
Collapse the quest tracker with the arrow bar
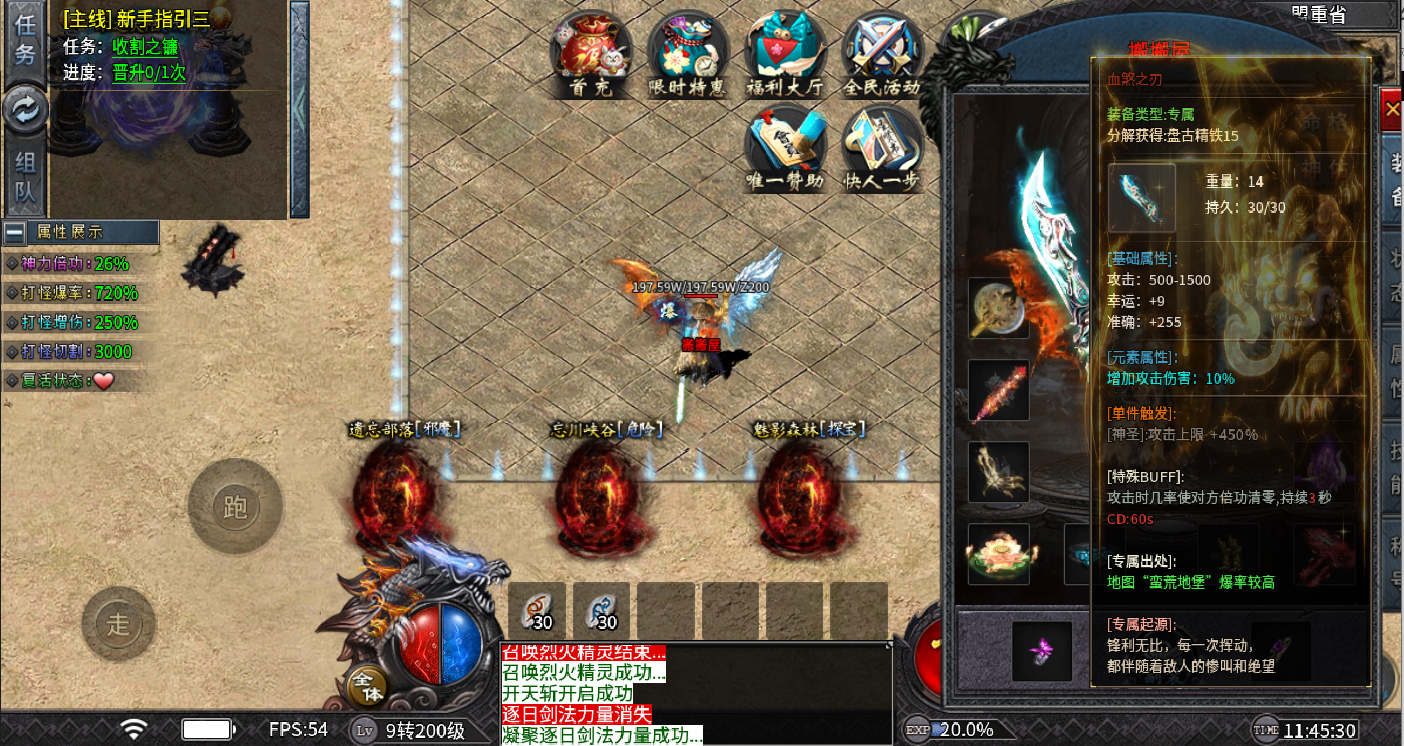click(299, 110)
